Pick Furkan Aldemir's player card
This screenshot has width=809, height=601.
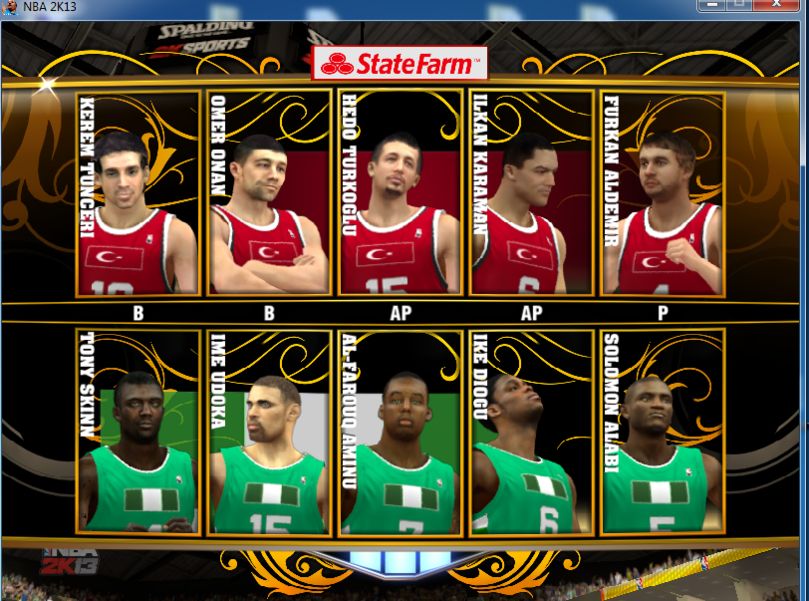pyautogui.click(x=662, y=194)
